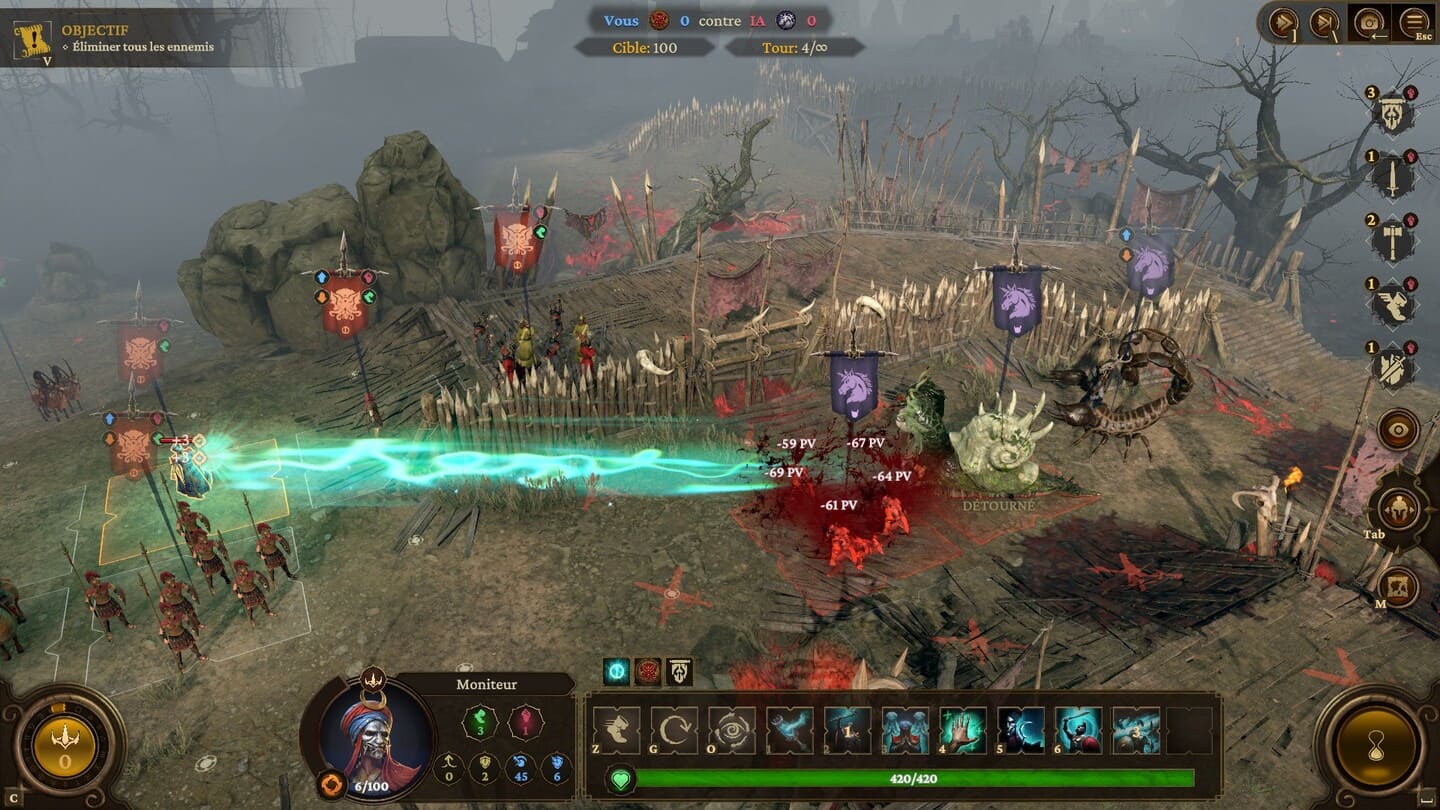Image resolution: width=1440 pixels, height=810 pixels.
Task: Select the winged boot unit-type icon
Action: (1391, 304)
